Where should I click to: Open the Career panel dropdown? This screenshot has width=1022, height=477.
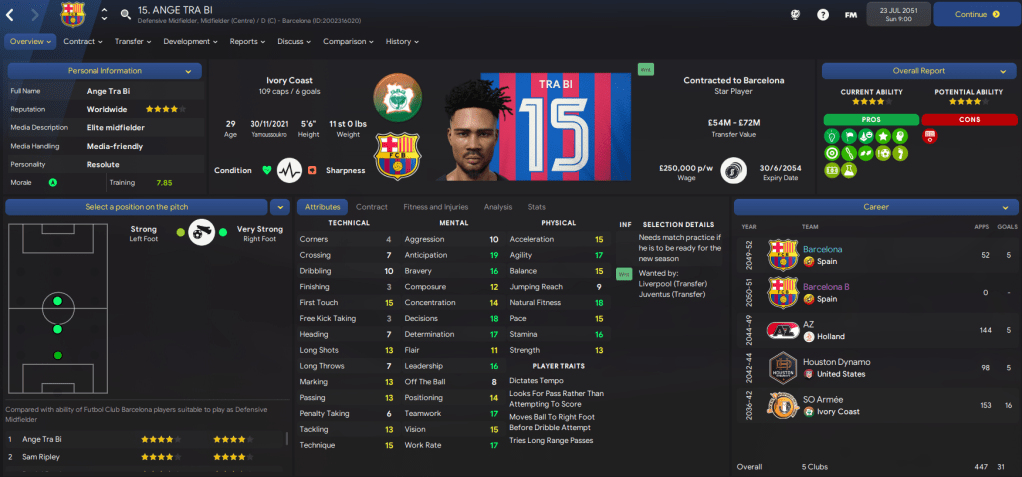pos(875,207)
